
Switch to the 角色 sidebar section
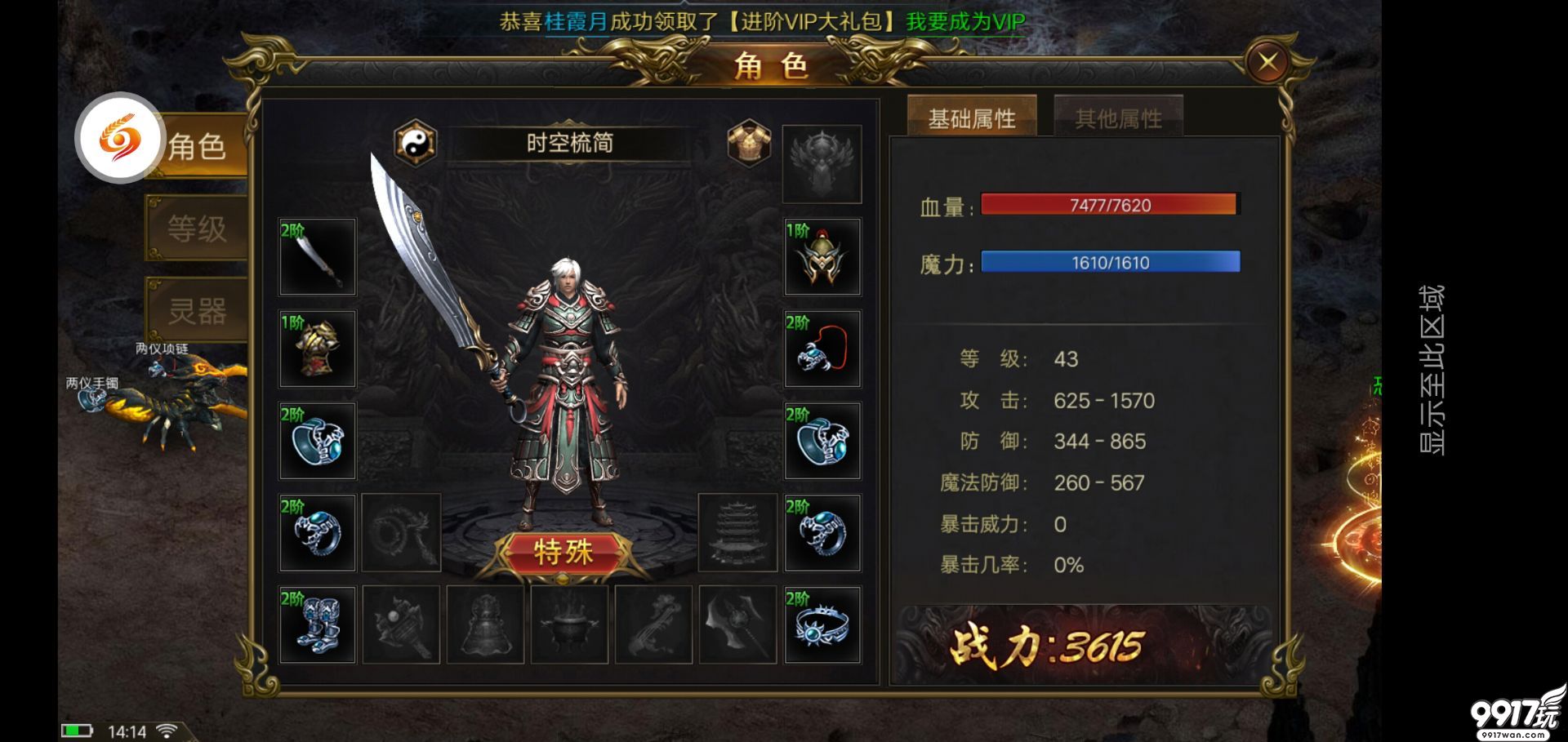point(198,147)
